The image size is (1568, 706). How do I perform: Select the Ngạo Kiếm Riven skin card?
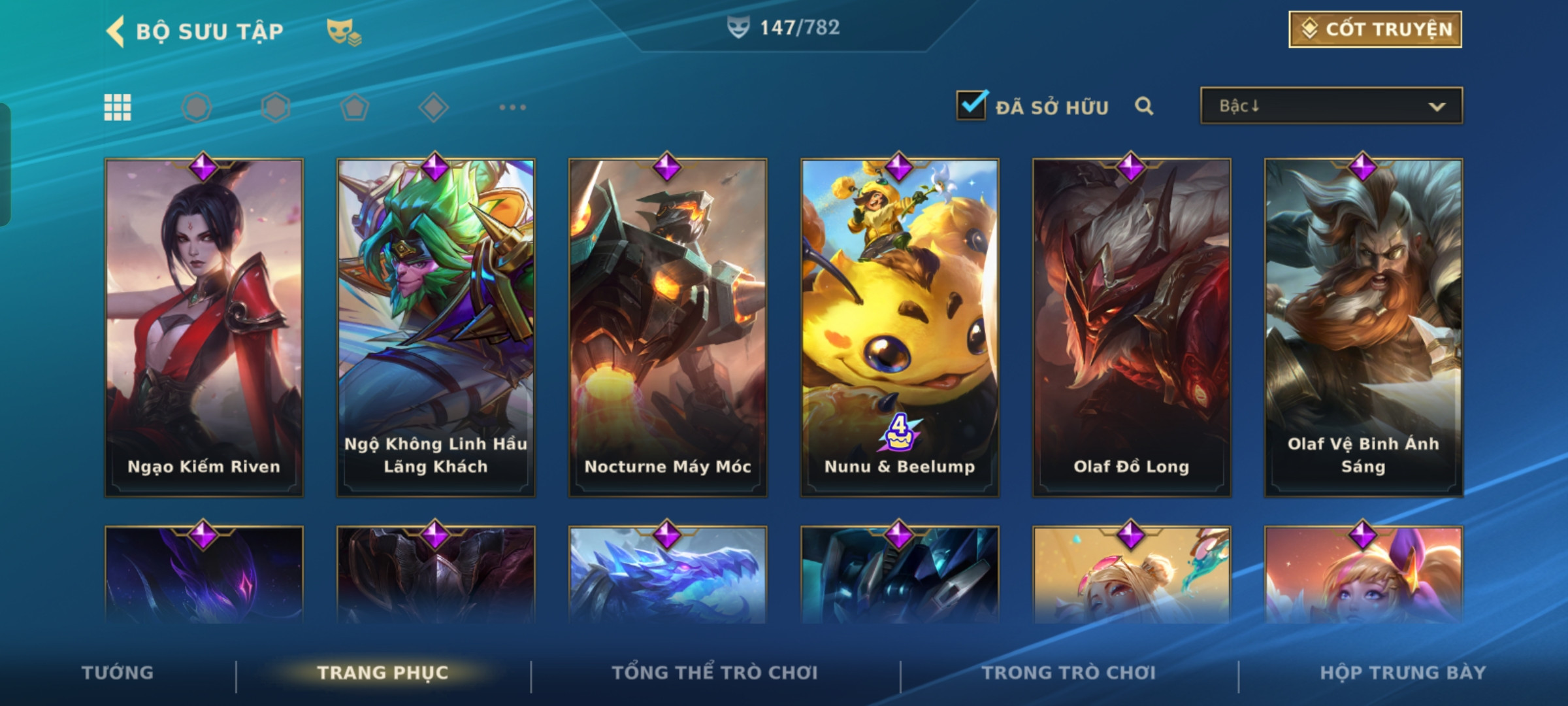[x=204, y=327]
